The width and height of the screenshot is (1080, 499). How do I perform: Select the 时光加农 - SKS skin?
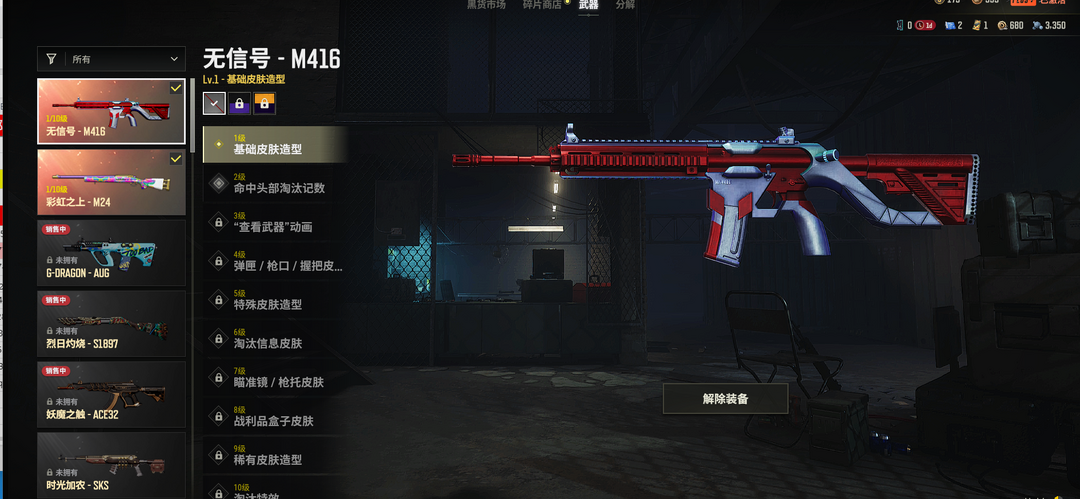pos(111,464)
